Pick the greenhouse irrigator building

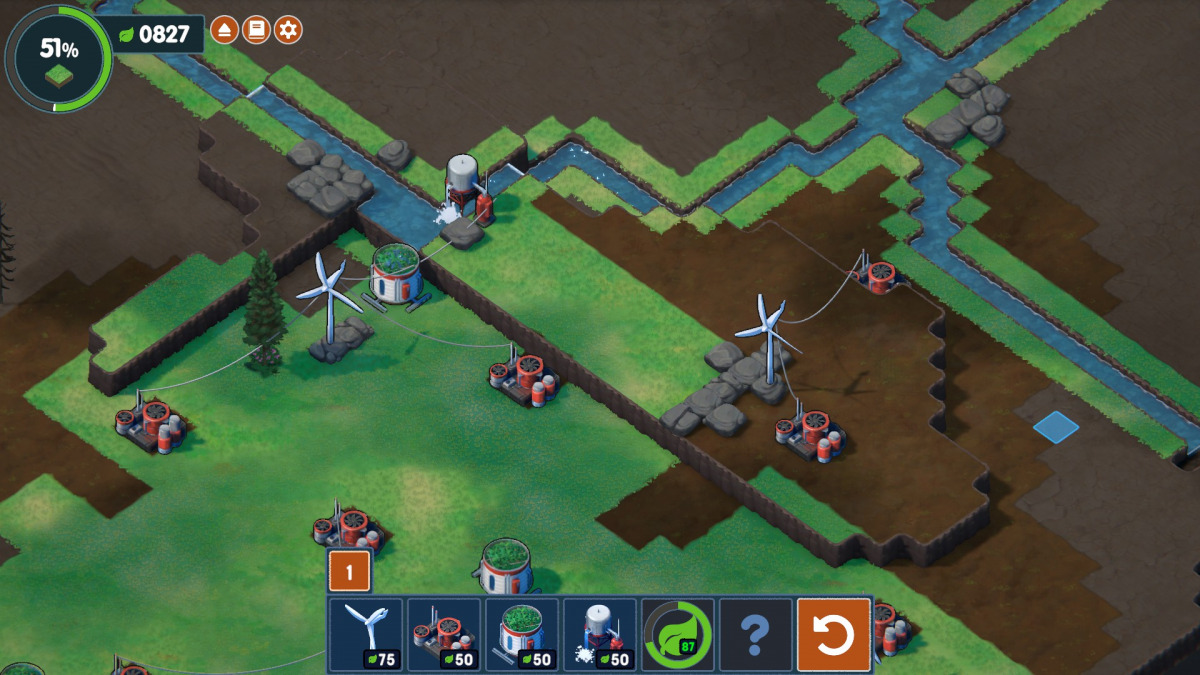521,635
